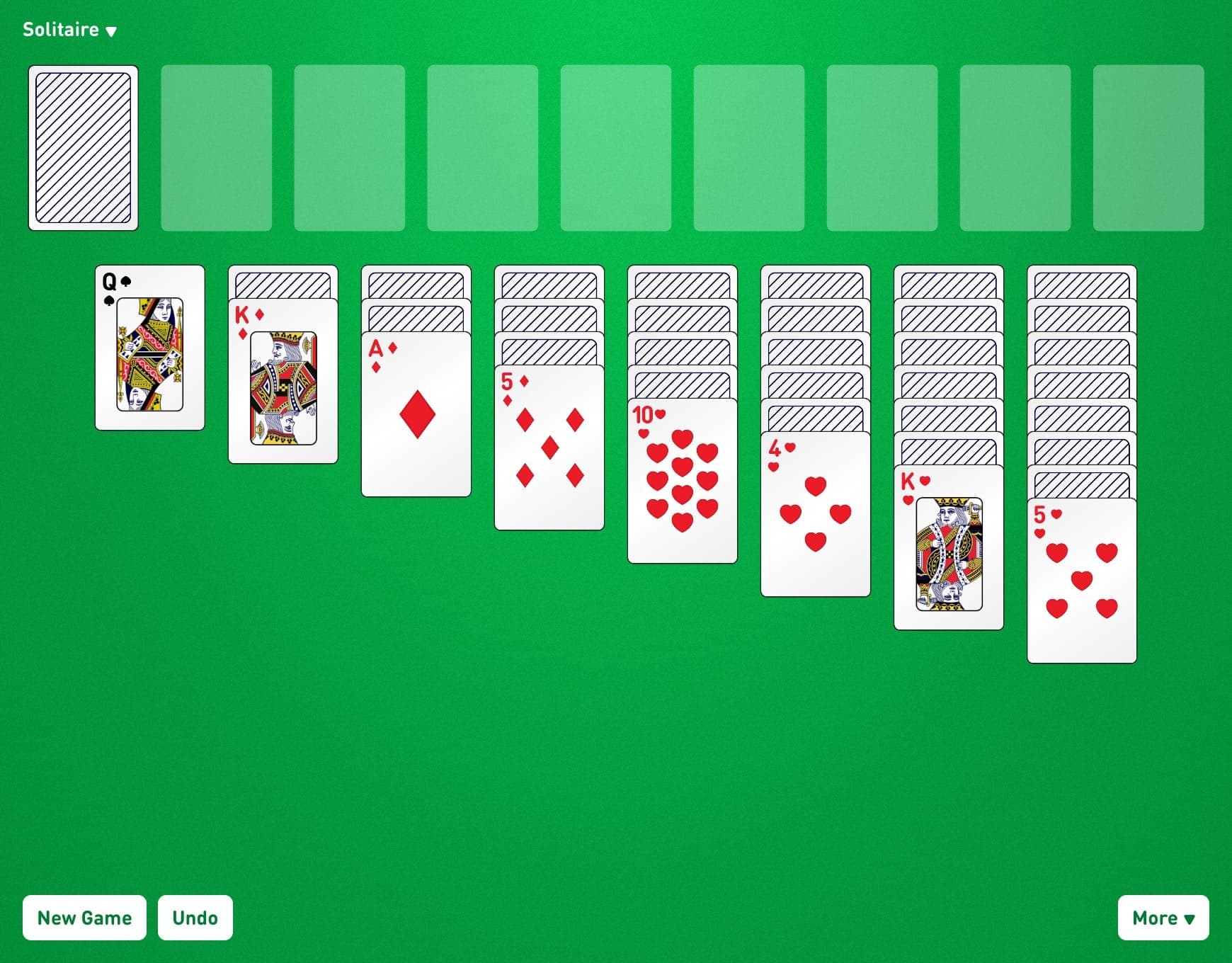The width and height of the screenshot is (1232, 963).
Task: Click the rightmost empty foundation slot
Action: pos(1148,147)
